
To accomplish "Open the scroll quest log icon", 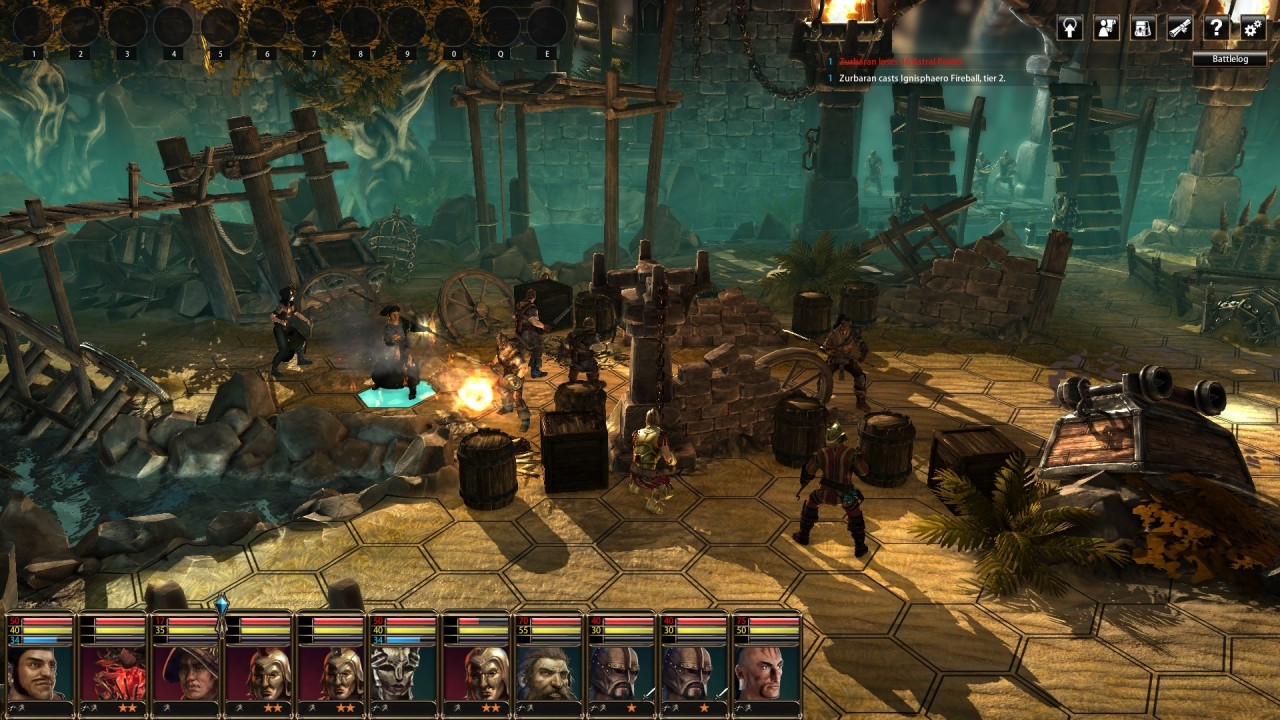I will tap(1180, 28).
